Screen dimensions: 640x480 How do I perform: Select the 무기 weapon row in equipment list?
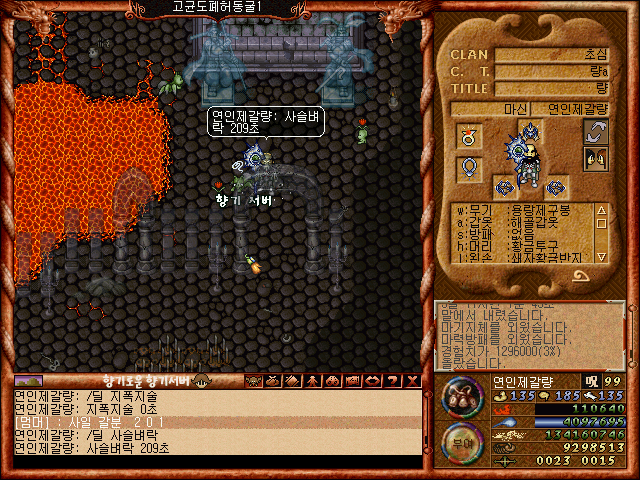click(x=522, y=210)
